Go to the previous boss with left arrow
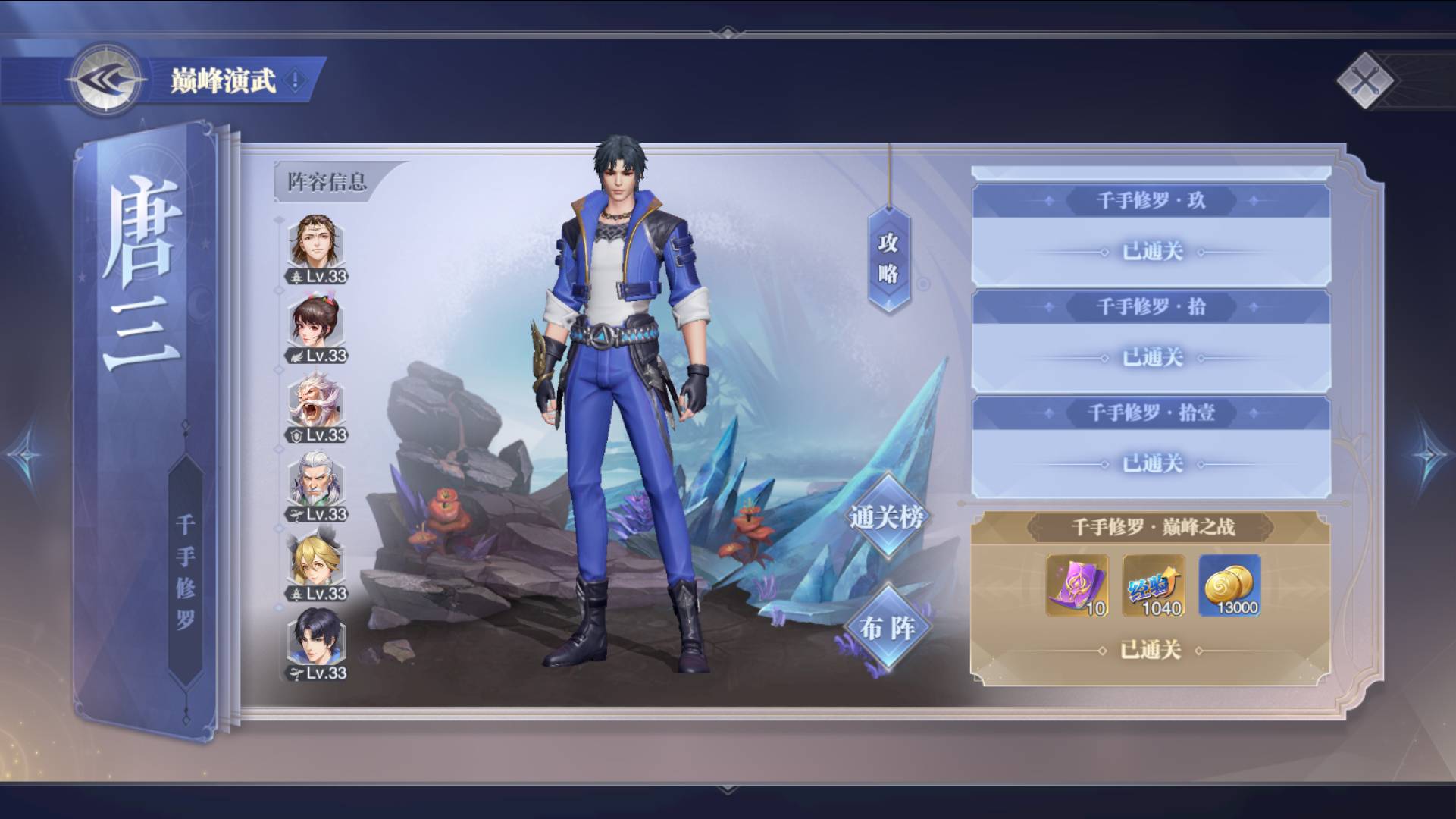This screenshot has width=1456, height=819. click(x=27, y=457)
